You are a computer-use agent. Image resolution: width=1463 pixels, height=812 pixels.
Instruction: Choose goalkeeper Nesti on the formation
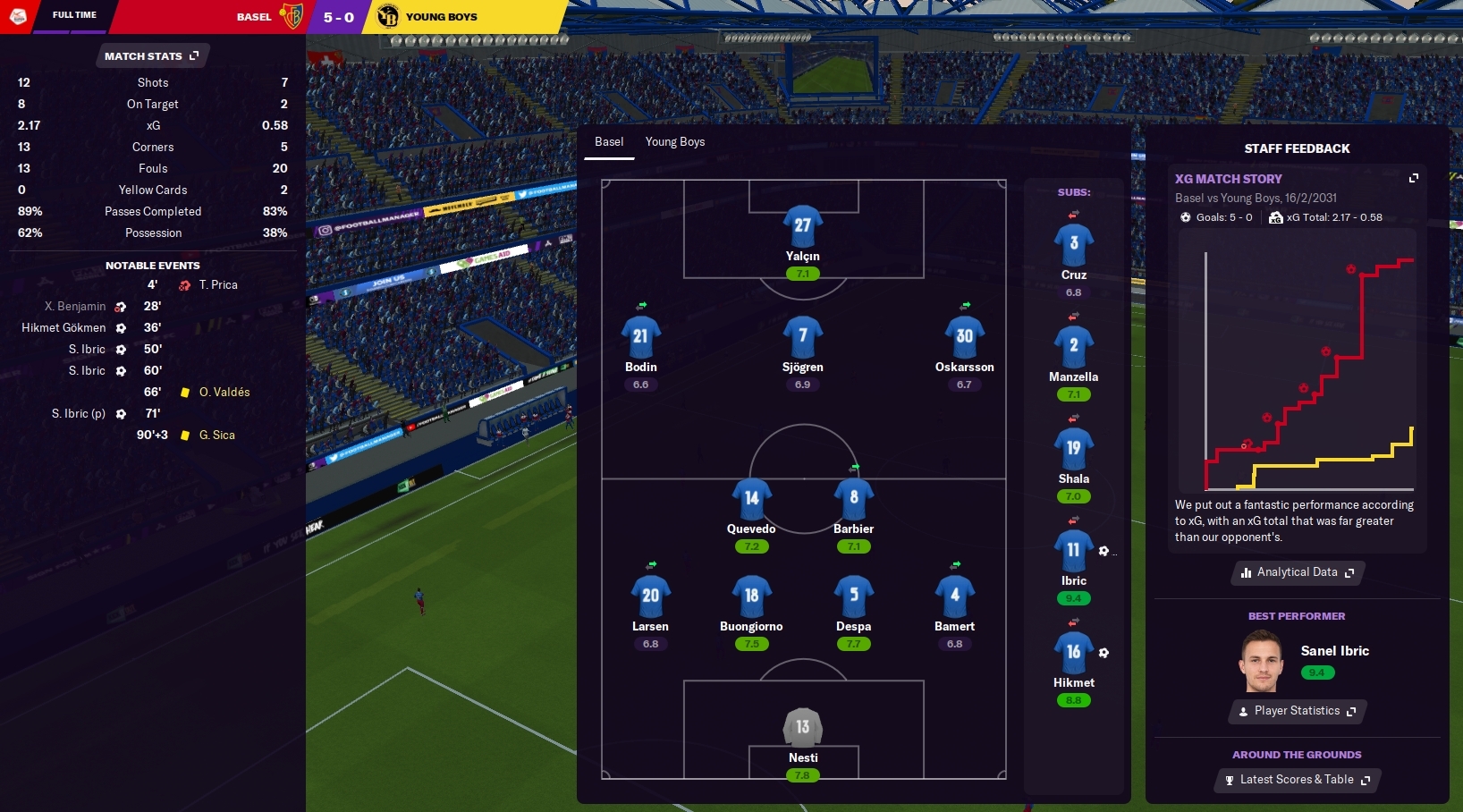coord(802,728)
